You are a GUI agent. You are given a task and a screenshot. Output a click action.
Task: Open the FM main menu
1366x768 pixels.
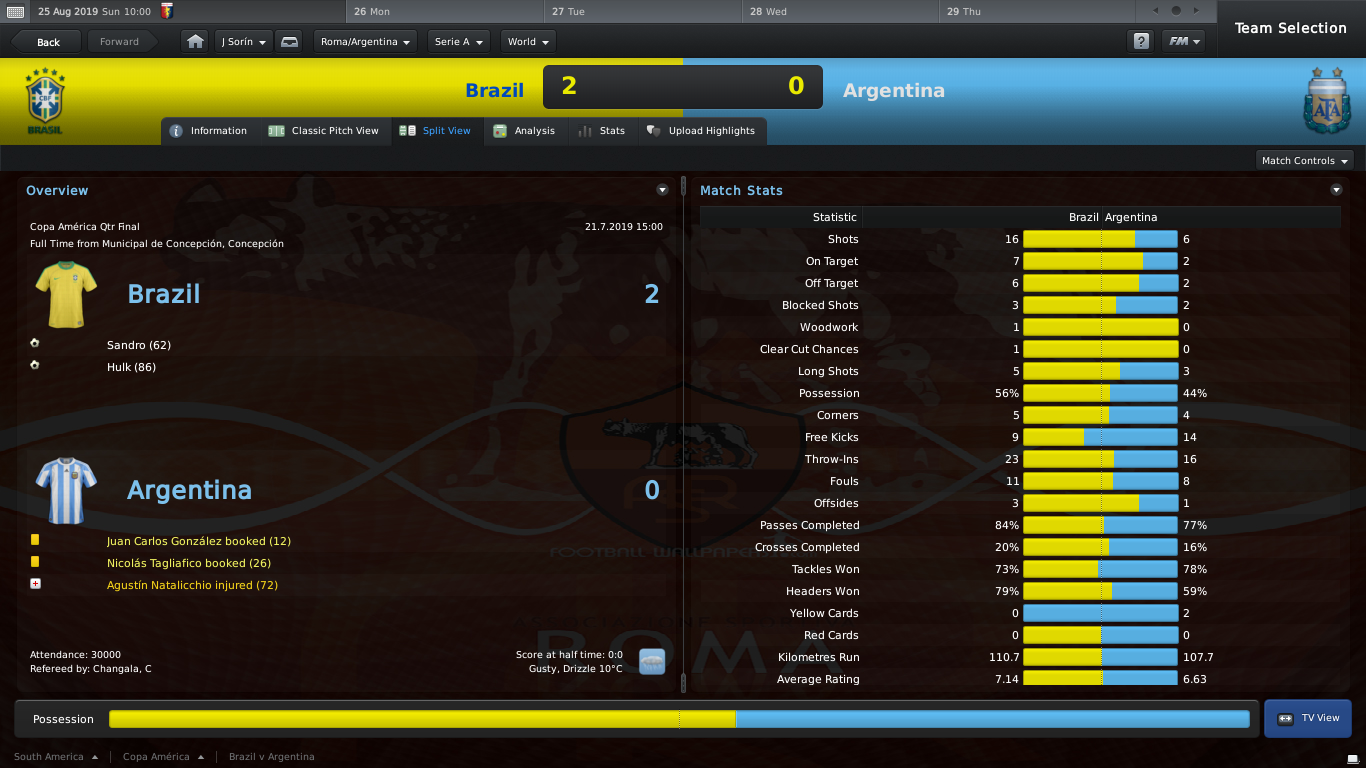tap(1182, 42)
